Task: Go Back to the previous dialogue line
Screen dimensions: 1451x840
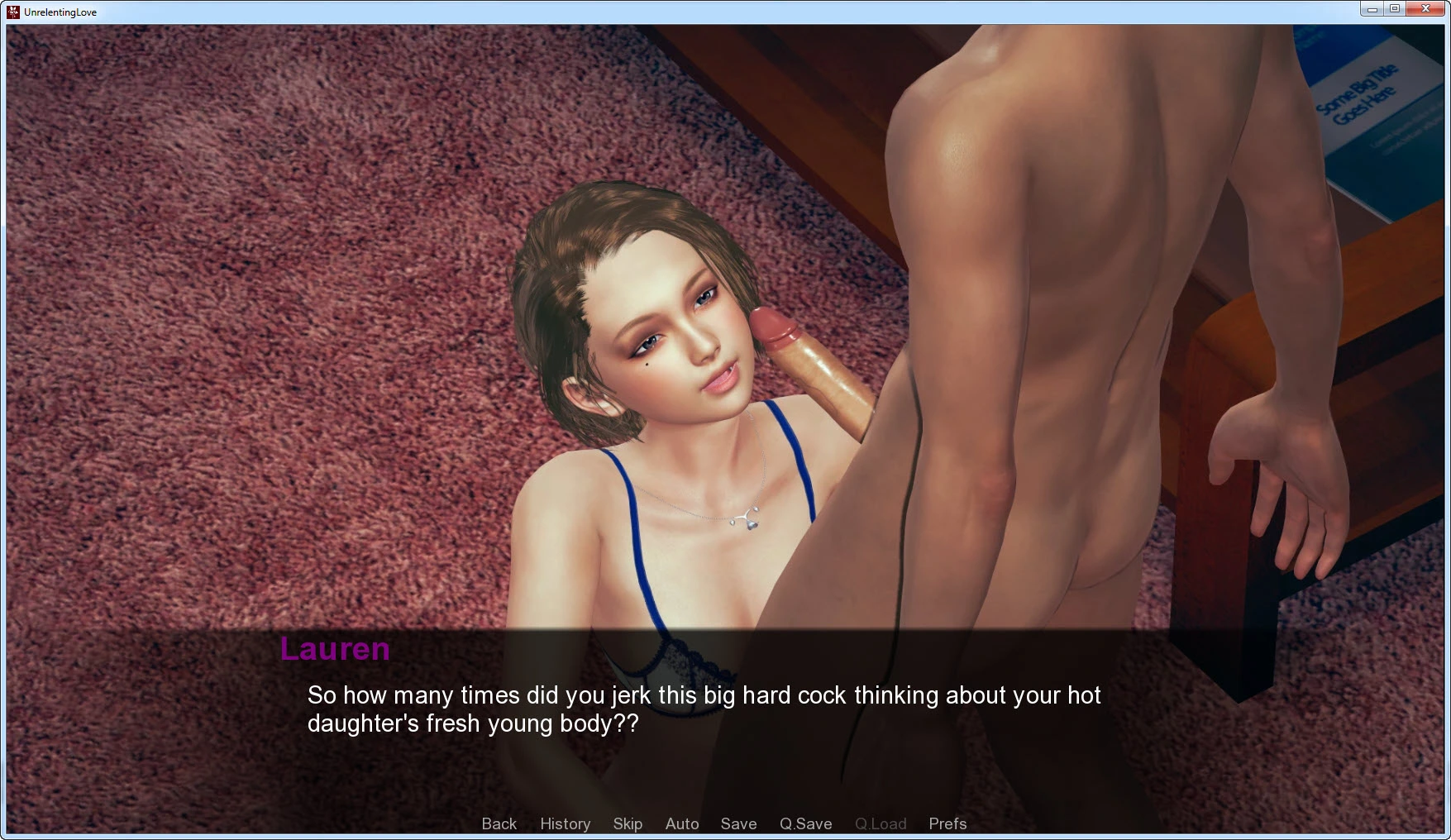Action: click(x=499, y=823)
